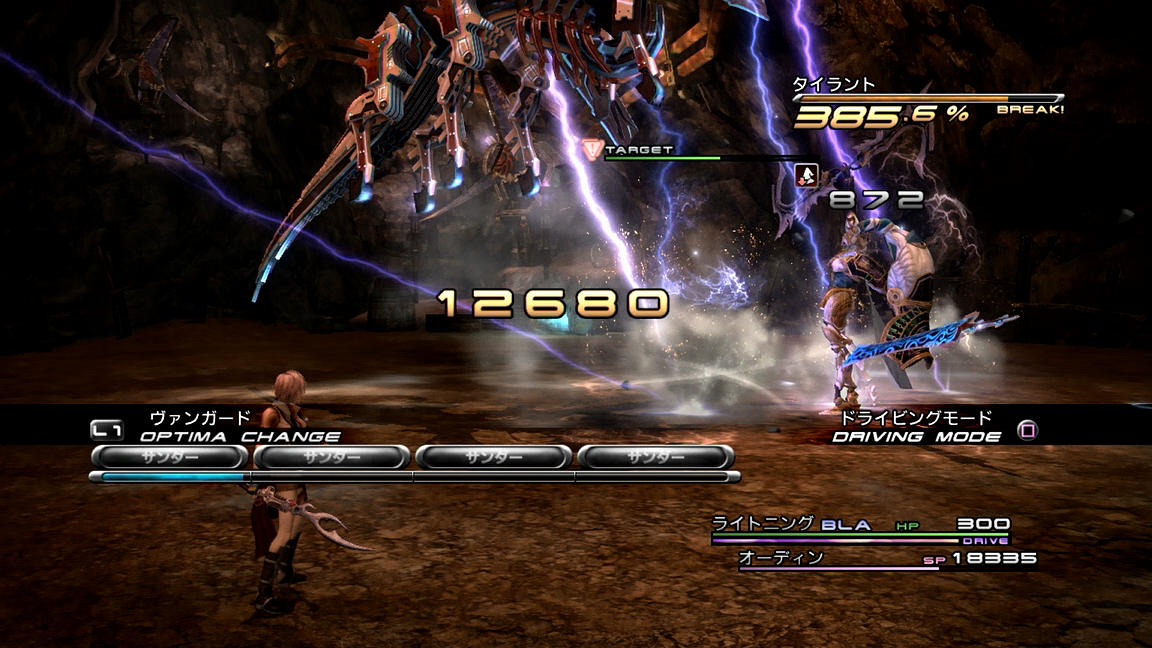Choose Odin's party row (オーディン)

(886, 558)
